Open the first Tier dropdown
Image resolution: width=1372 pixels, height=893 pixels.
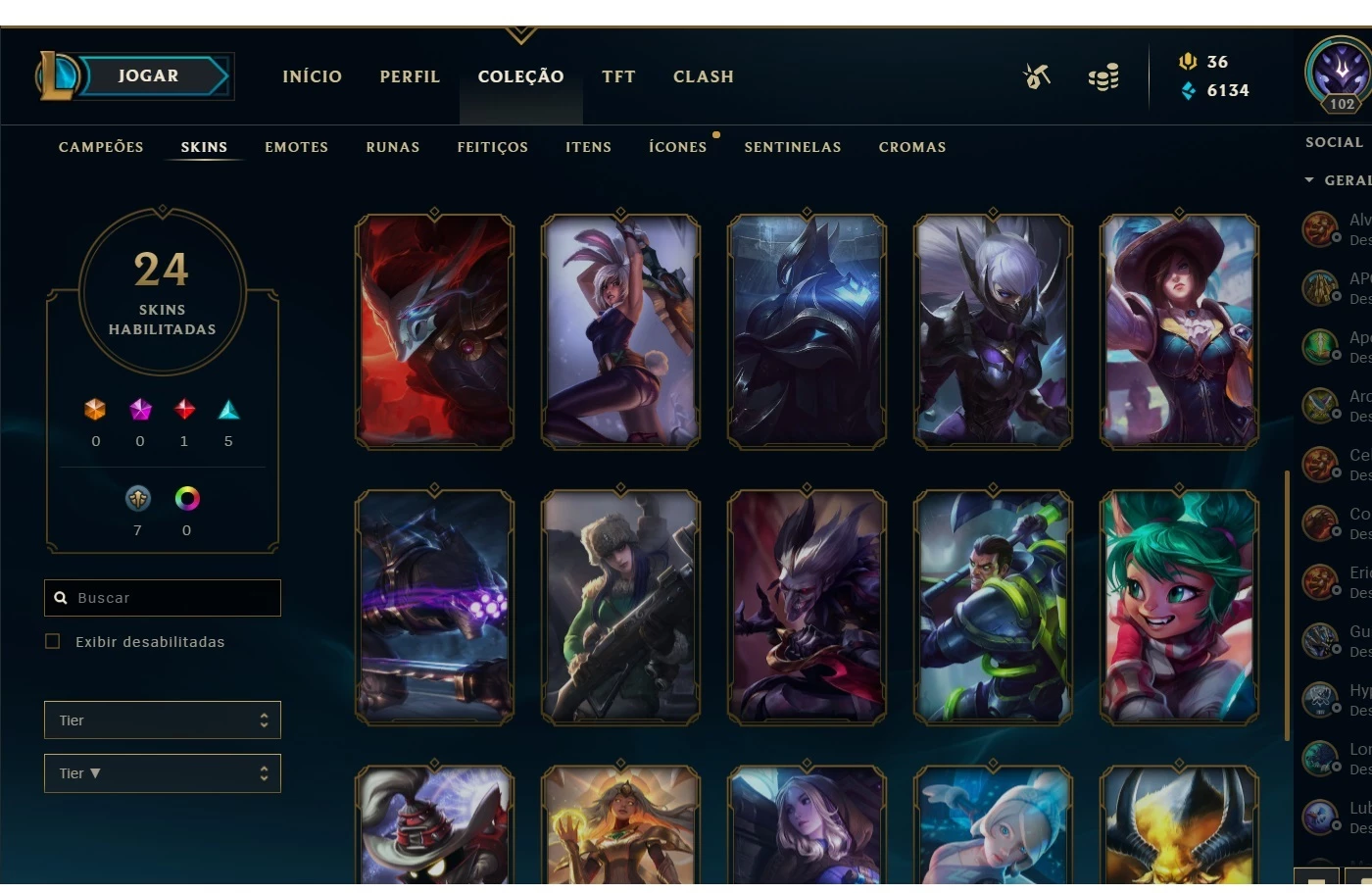pyautogui.click(x=162, y=719)
